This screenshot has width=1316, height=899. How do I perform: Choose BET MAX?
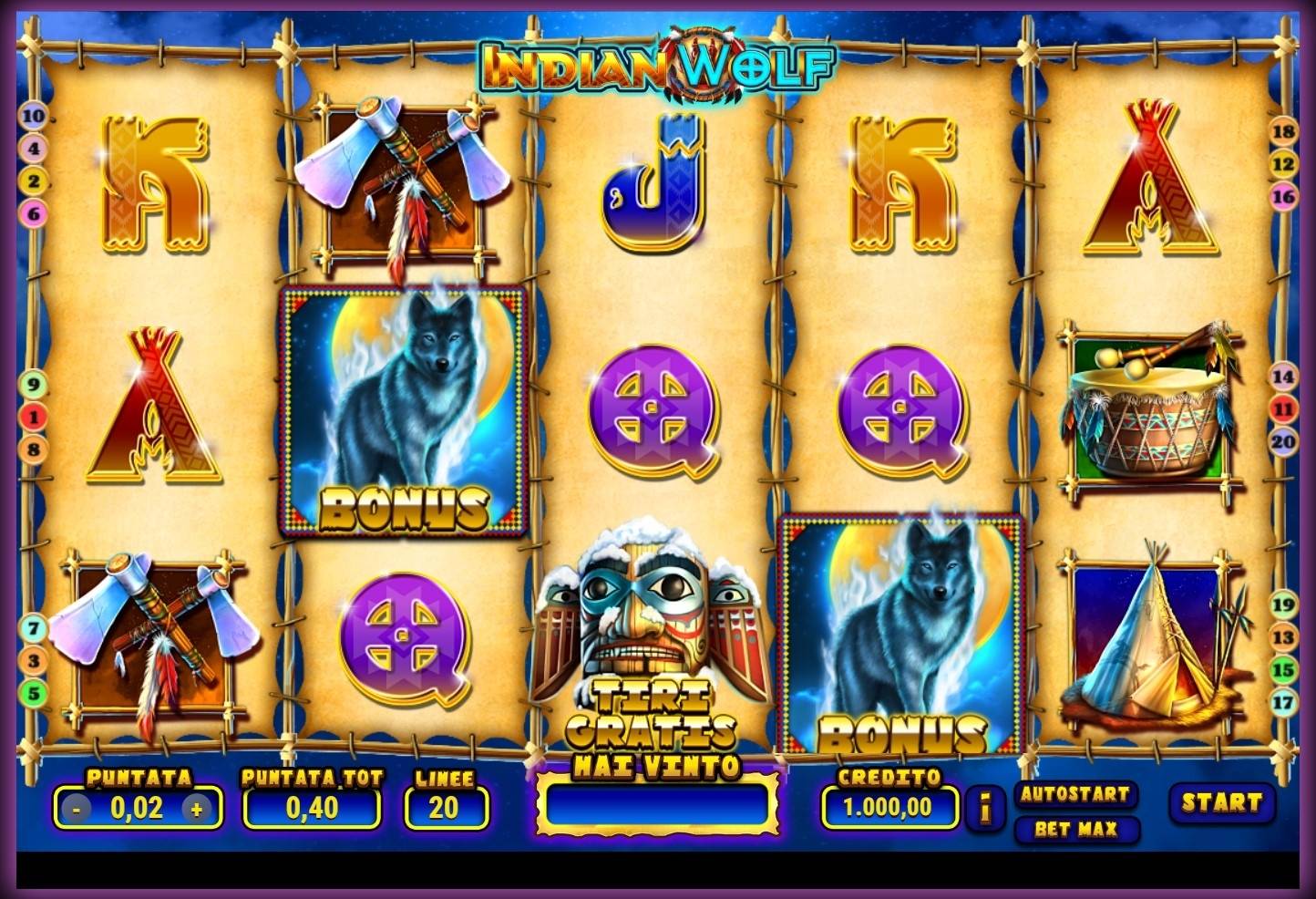coord(1075,830)
